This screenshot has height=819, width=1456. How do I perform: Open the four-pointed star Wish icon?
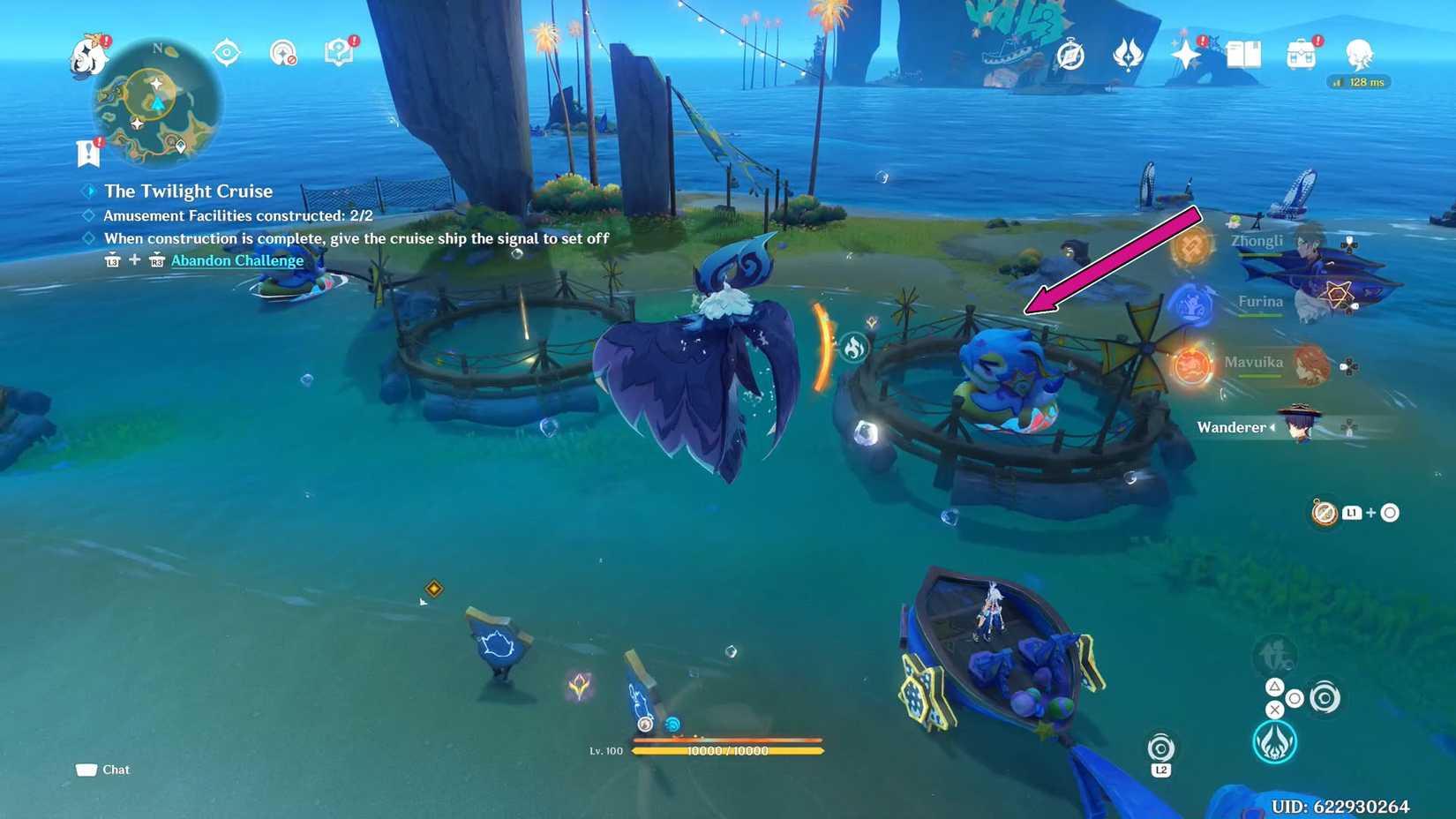click(1185, 56)
